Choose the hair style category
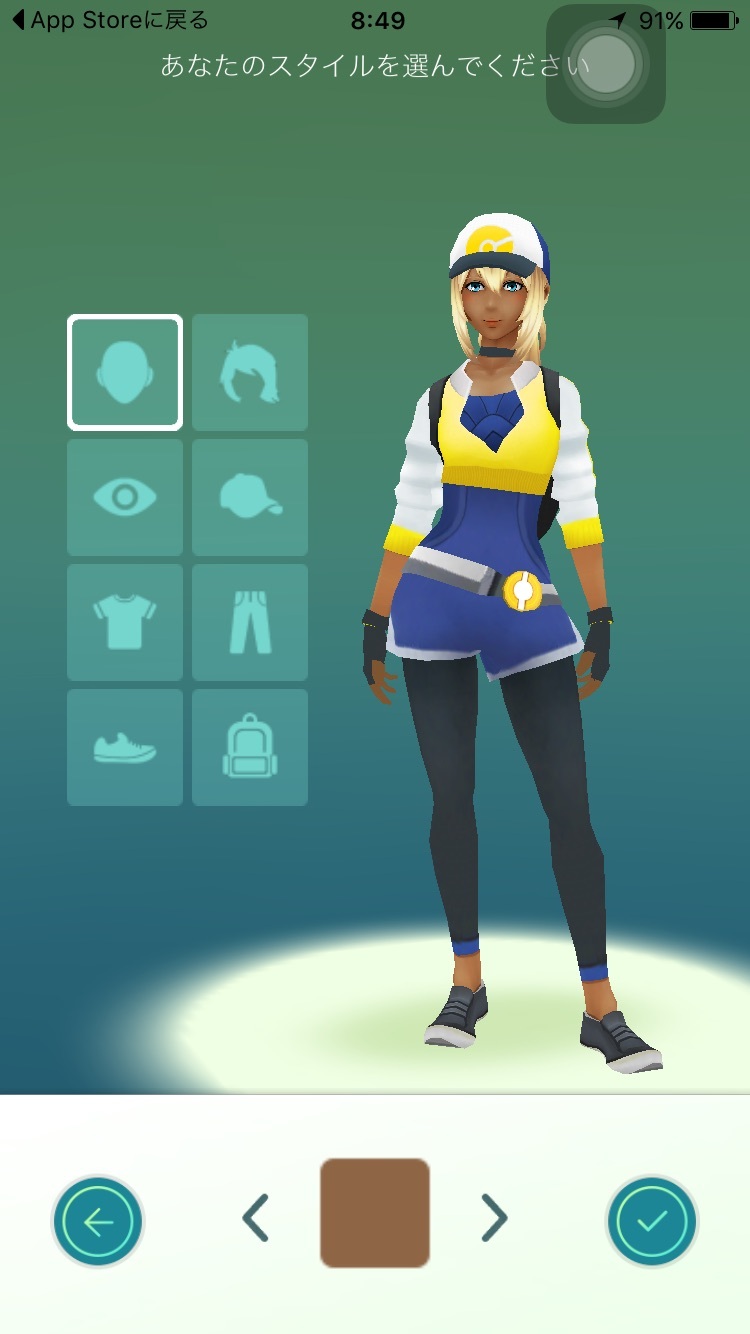 [x=250, y=372]
